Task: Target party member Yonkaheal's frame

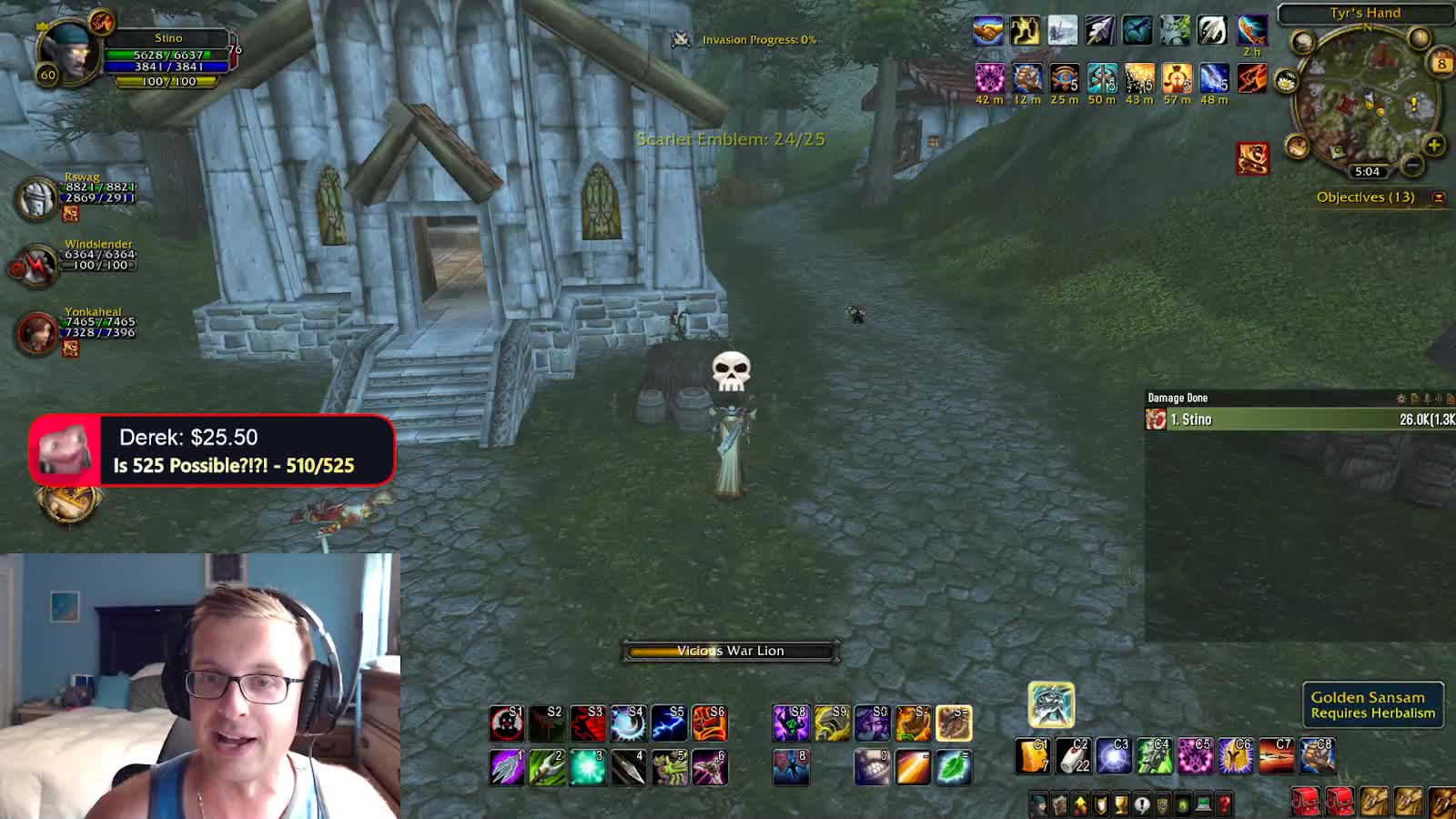Action: pyautogui.click(x=38, y=332)
